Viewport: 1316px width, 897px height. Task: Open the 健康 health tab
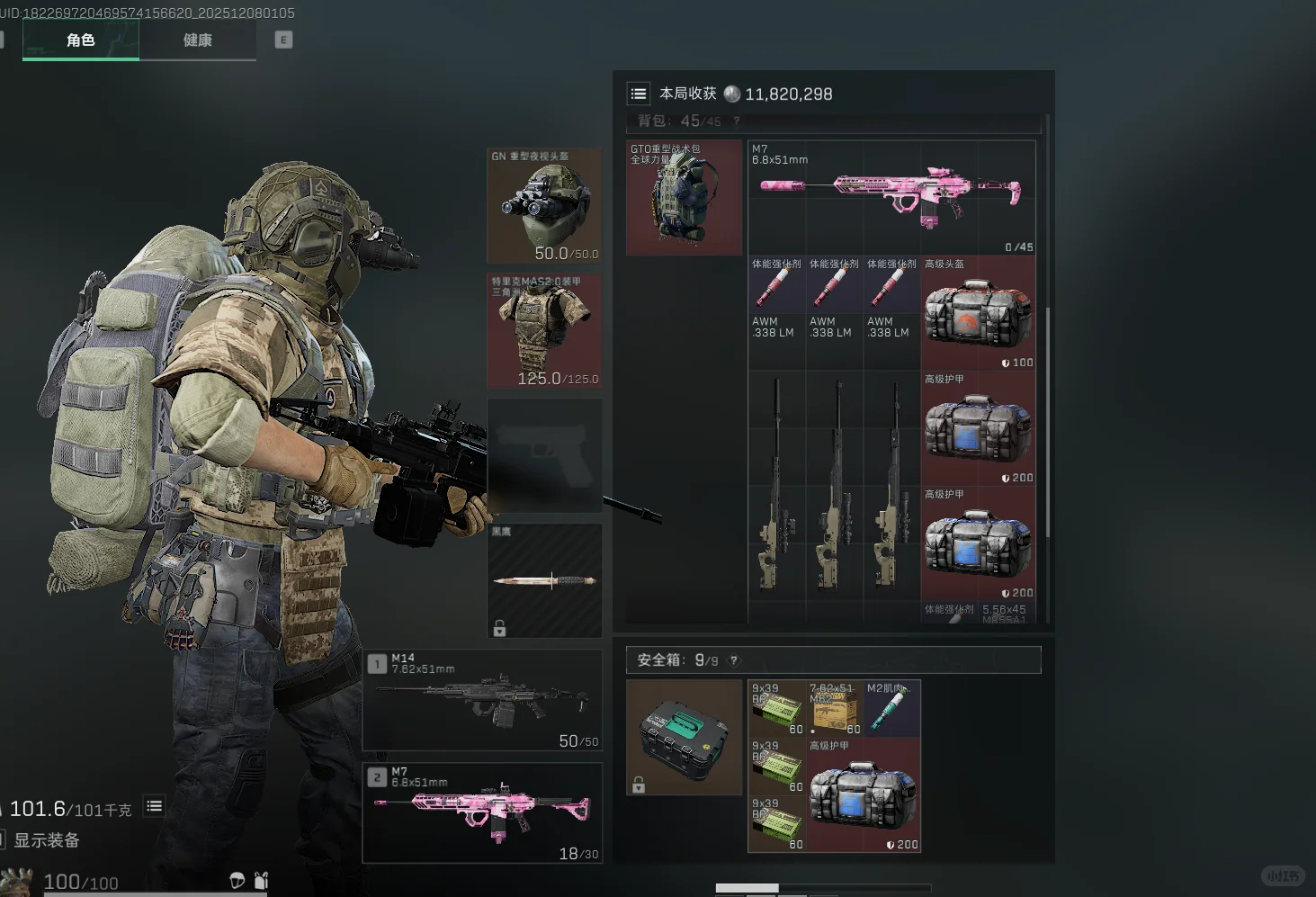pyautogui.click(x=198, y=40)
